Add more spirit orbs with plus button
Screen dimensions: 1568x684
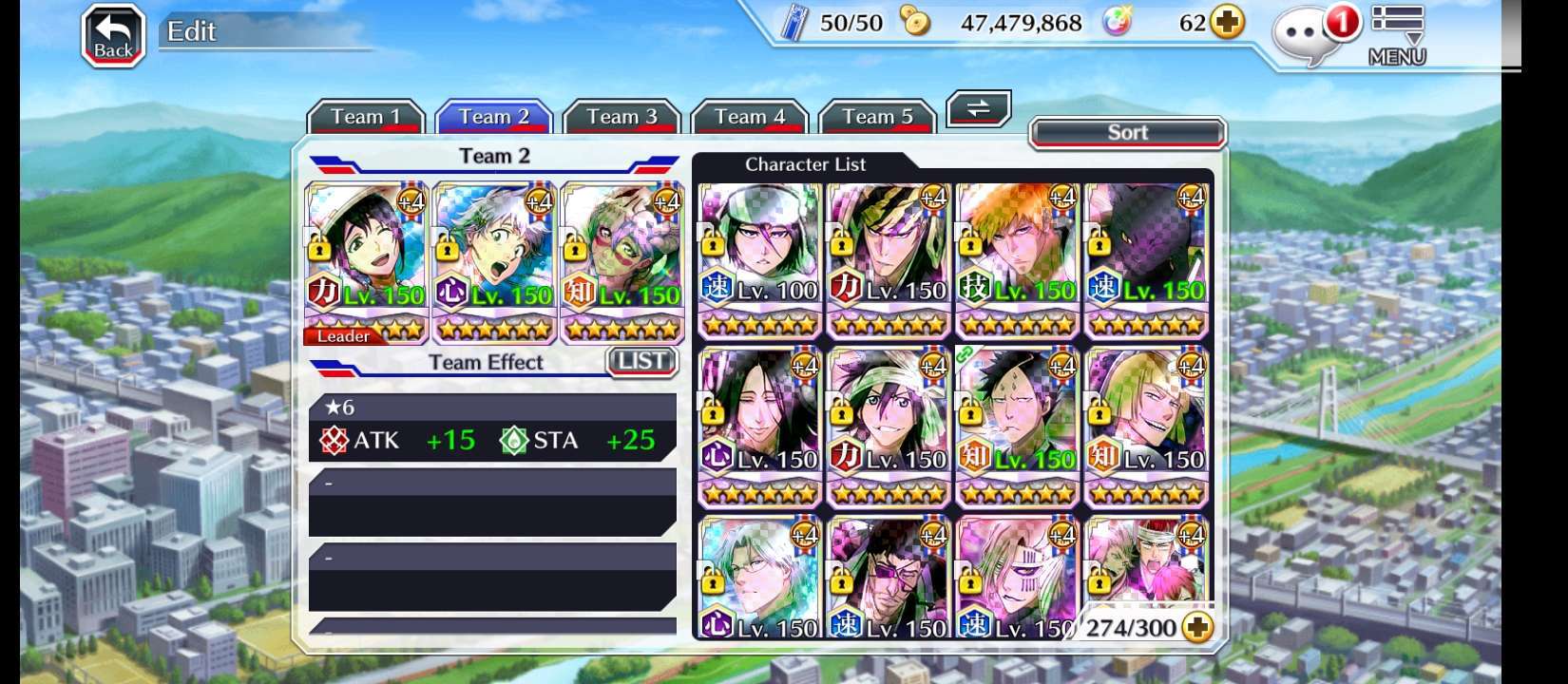coord(1227,23)
